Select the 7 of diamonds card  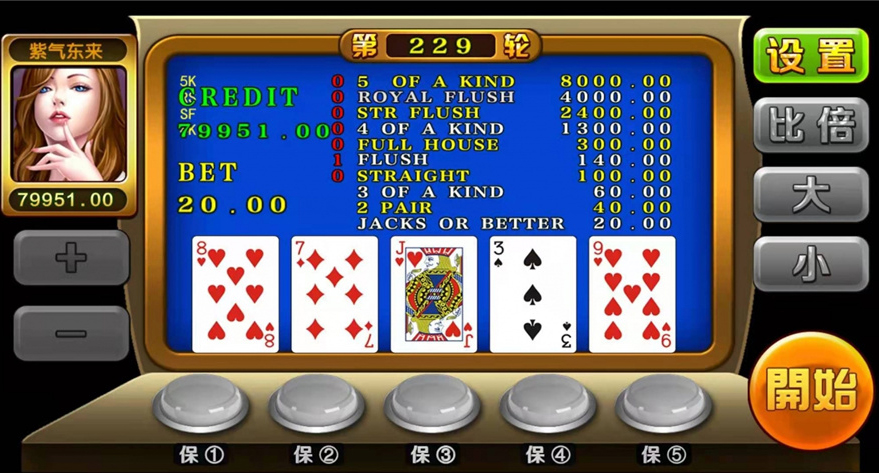[x=334, y=294]
